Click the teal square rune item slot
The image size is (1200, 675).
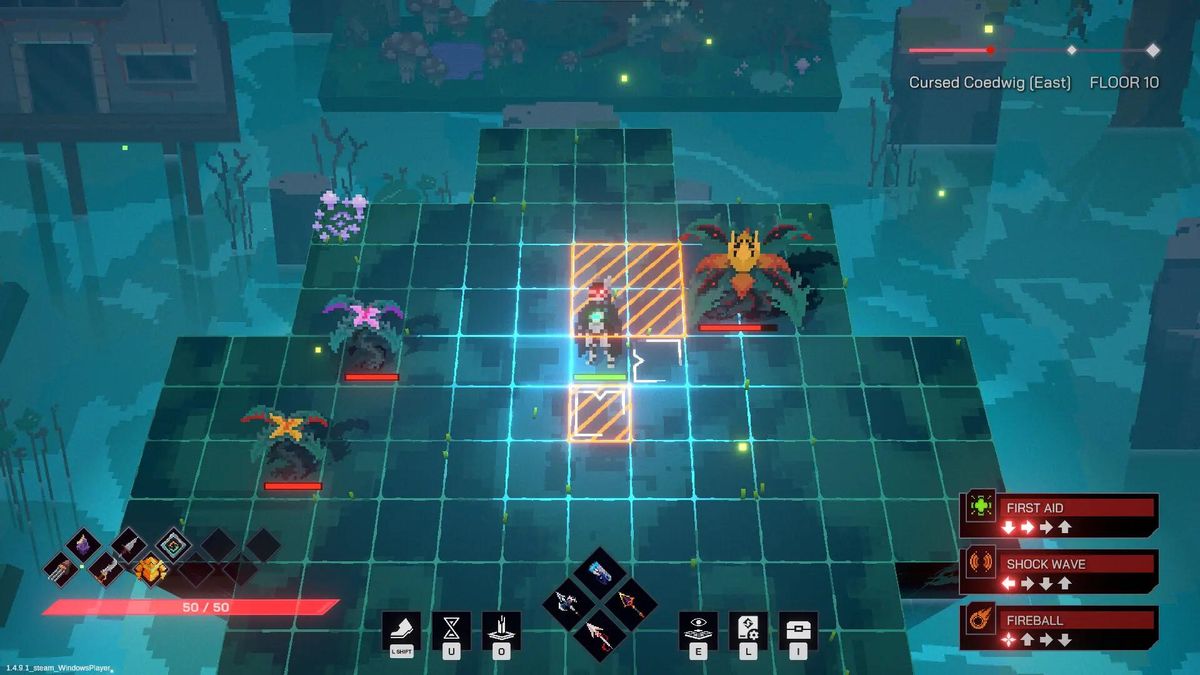172,545
